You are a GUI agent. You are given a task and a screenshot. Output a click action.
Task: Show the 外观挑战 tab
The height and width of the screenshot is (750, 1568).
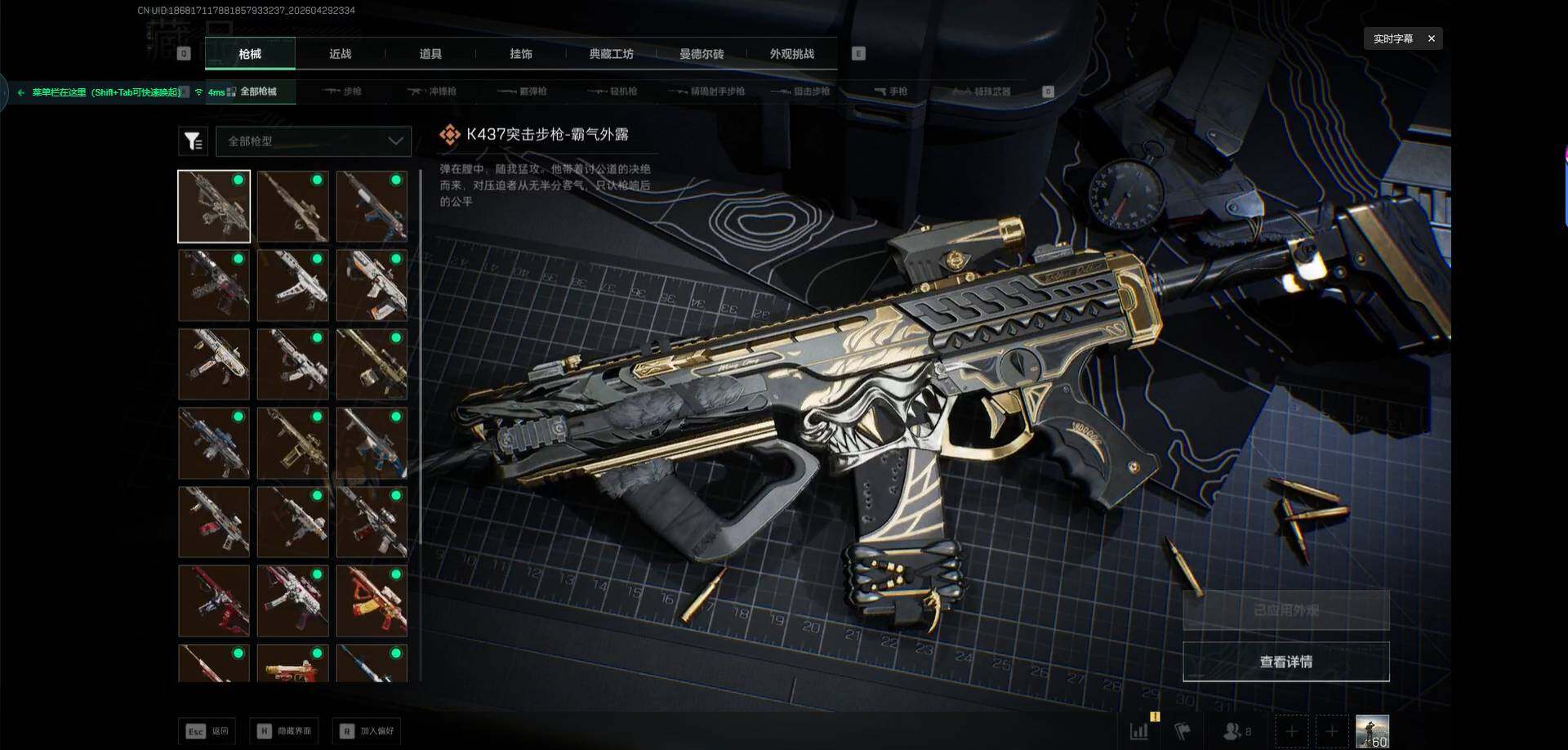click(791, 54)
